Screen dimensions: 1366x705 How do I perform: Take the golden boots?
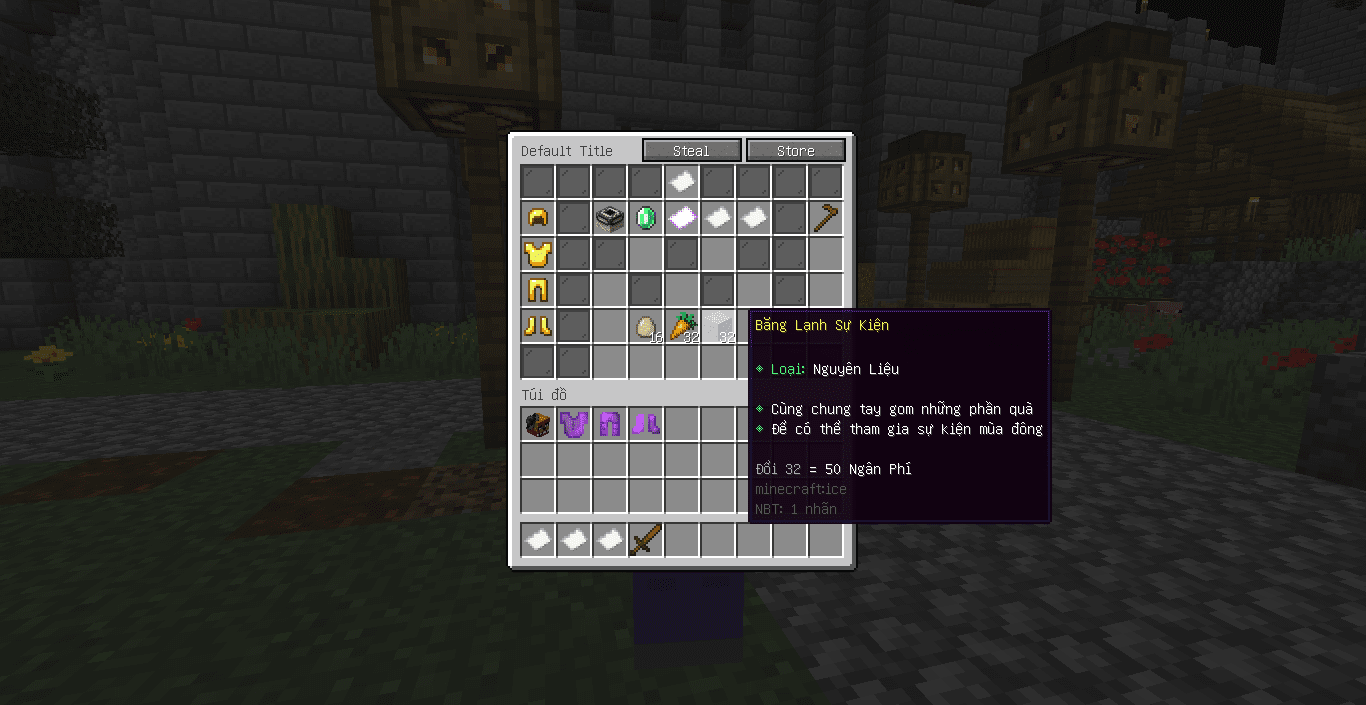coord(538,326)
